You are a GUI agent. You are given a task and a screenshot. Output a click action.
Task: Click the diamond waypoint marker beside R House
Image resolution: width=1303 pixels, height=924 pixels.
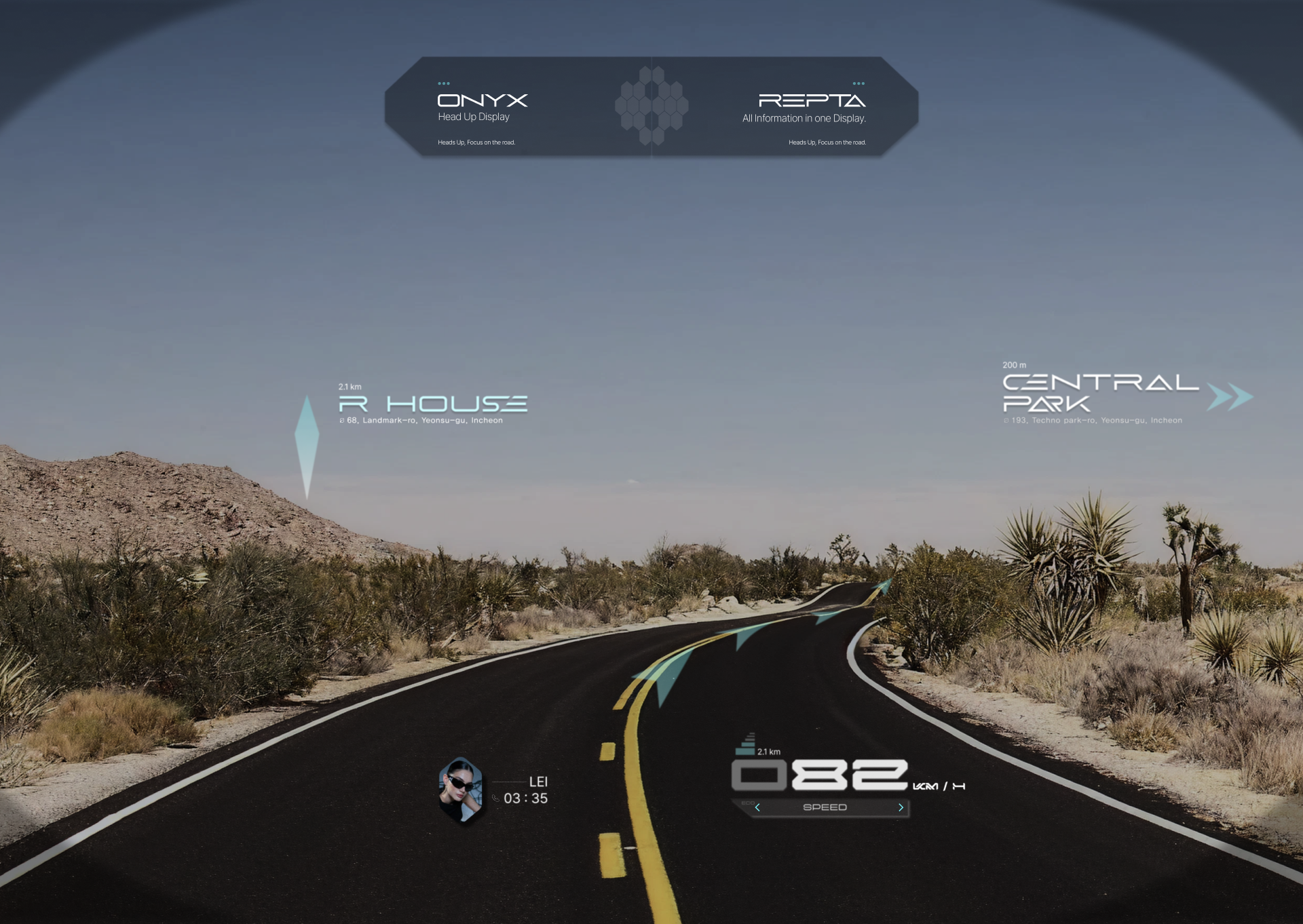tap(307, 446)
